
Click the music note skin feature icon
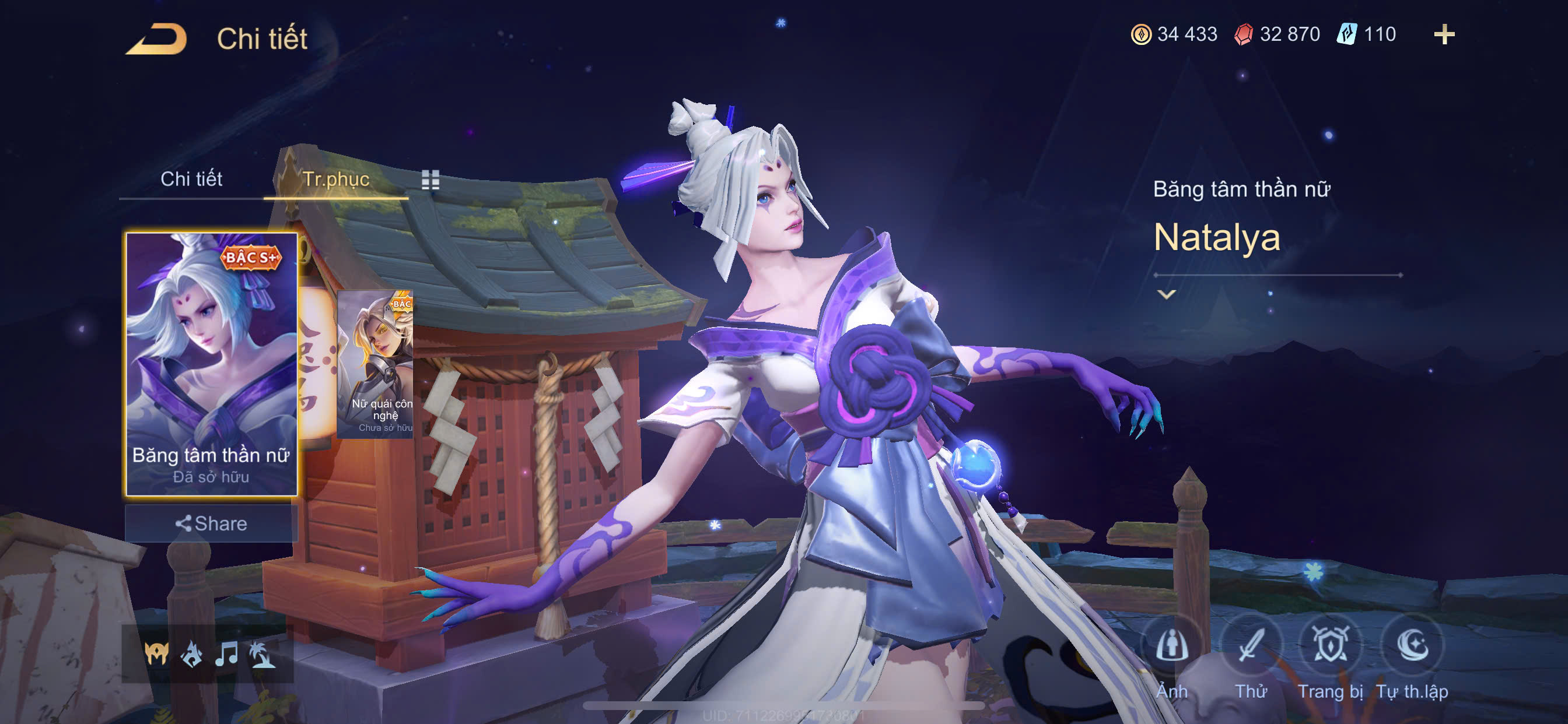point(226,654)
